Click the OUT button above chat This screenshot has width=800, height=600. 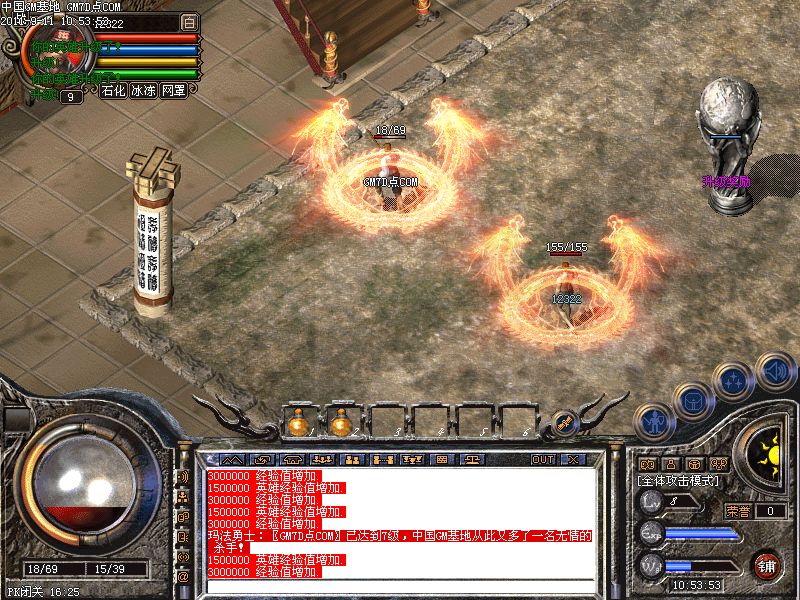tap(543, 460)
